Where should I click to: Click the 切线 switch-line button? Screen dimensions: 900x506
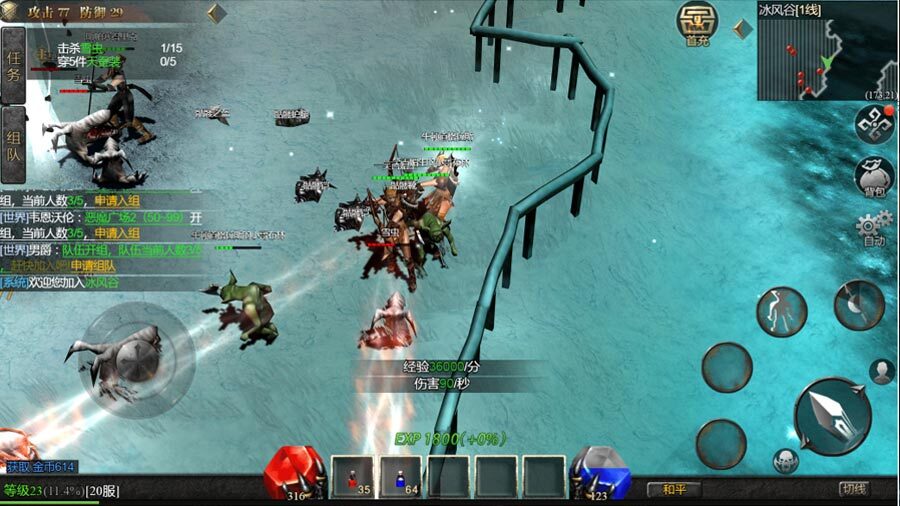tap(853, 489)
